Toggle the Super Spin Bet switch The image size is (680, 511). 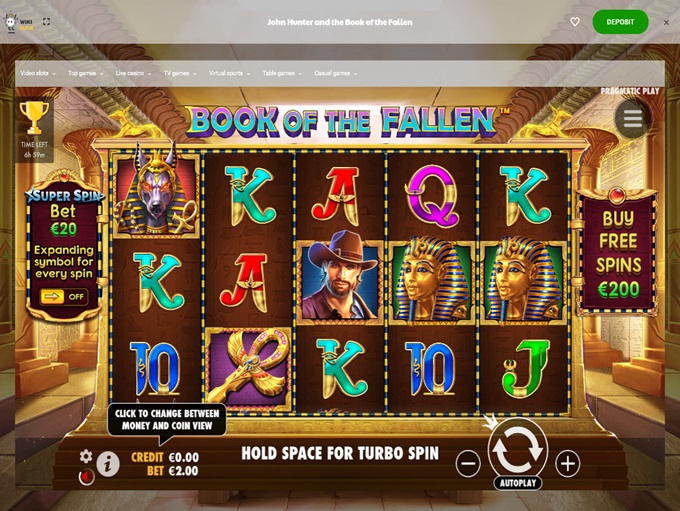pyautogui.click(x=64, y=296)
